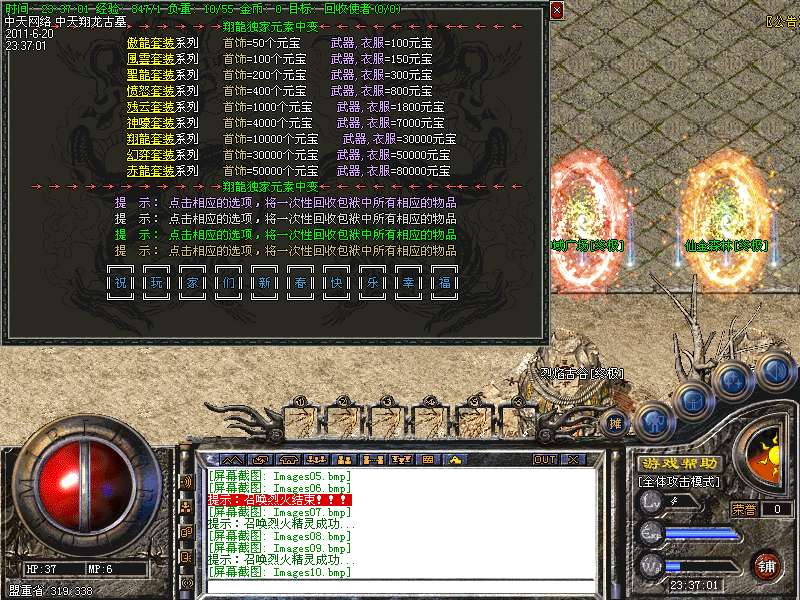
Task: Click the round red 摊 stall button
Action: [616, 423]
